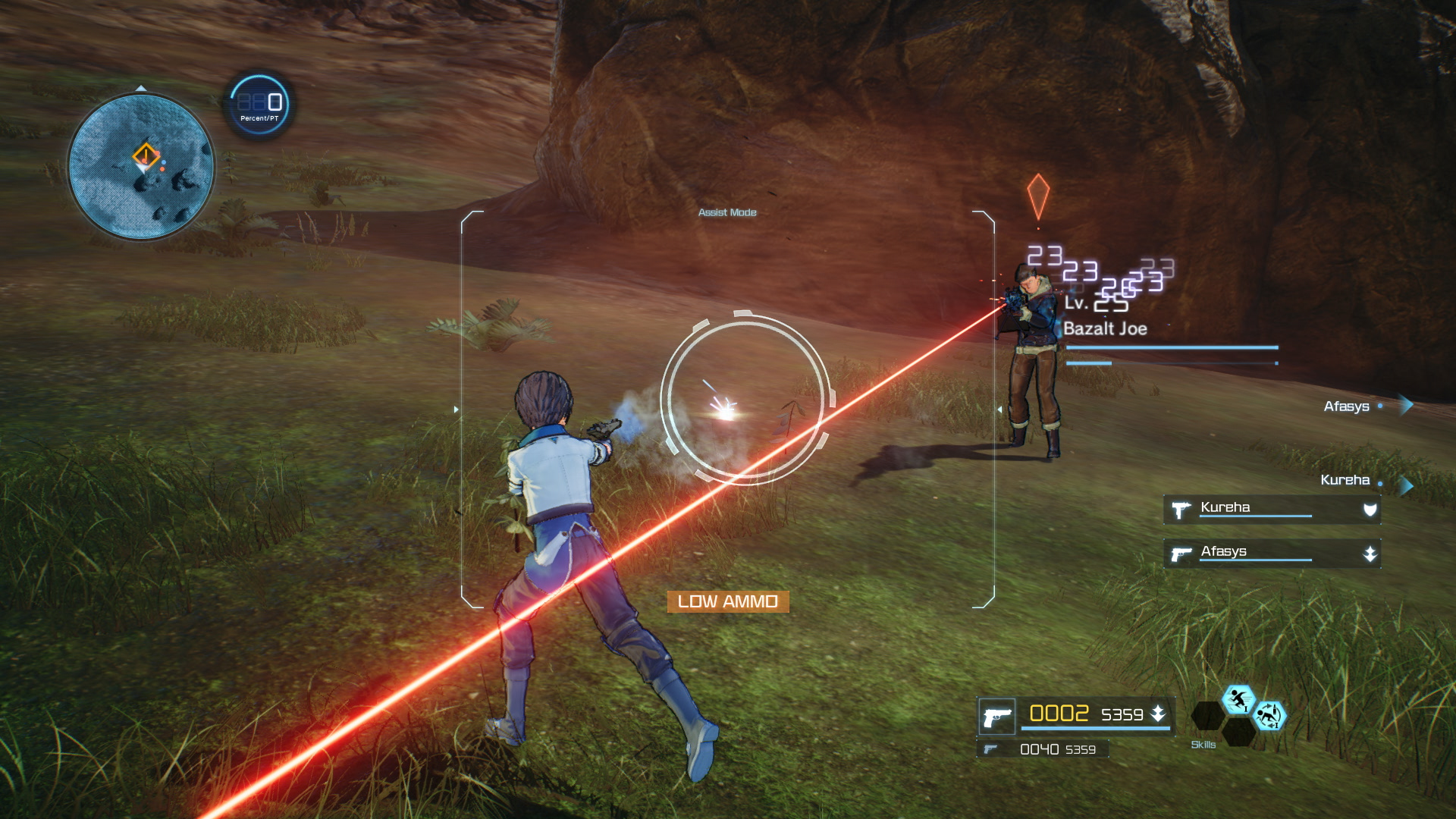Click the down-arrow debuff icon on Afasys's bar

click(1371, 554)
